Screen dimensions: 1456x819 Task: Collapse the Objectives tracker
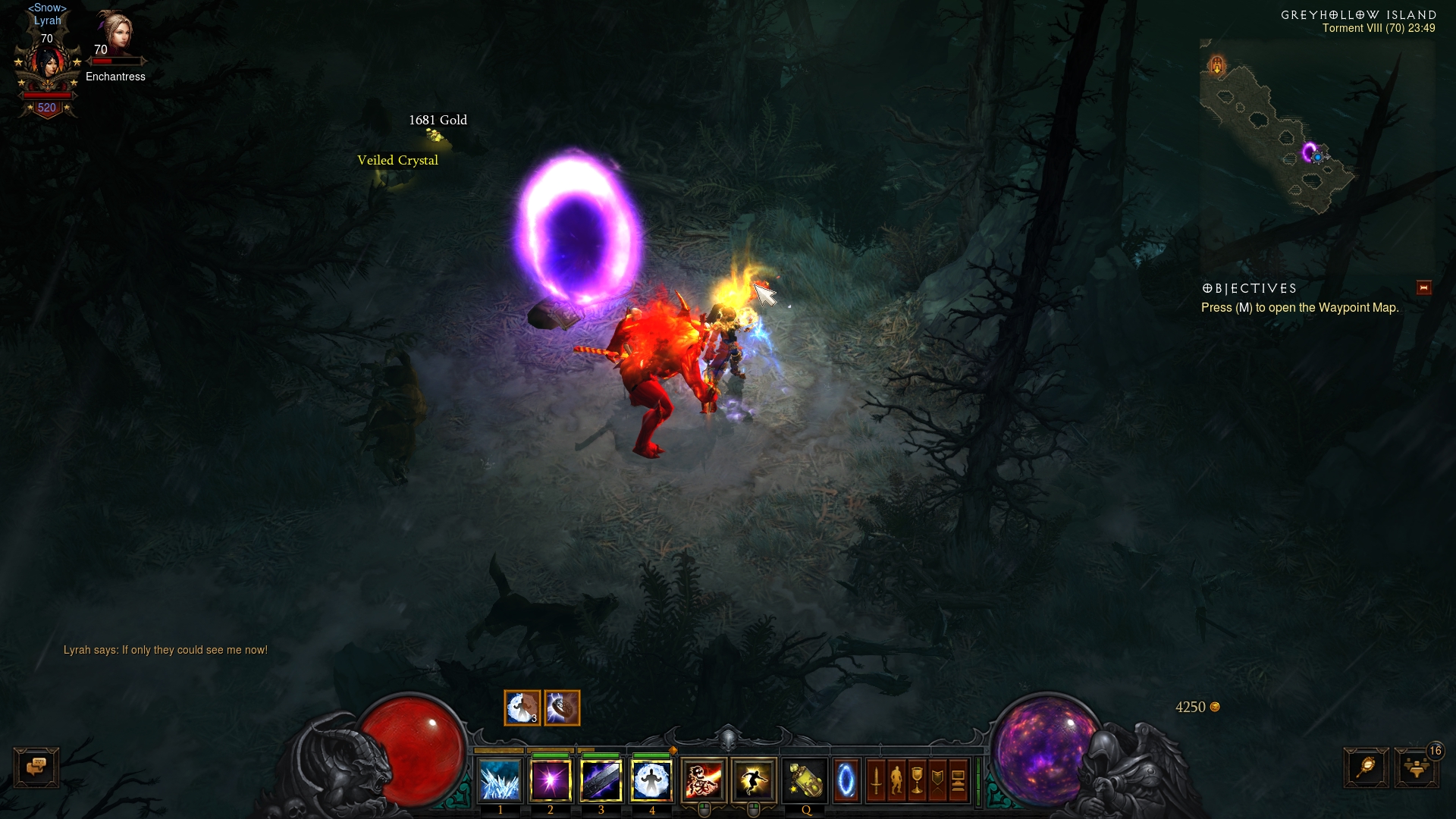pyautogui.click(x=1423, y=287)
